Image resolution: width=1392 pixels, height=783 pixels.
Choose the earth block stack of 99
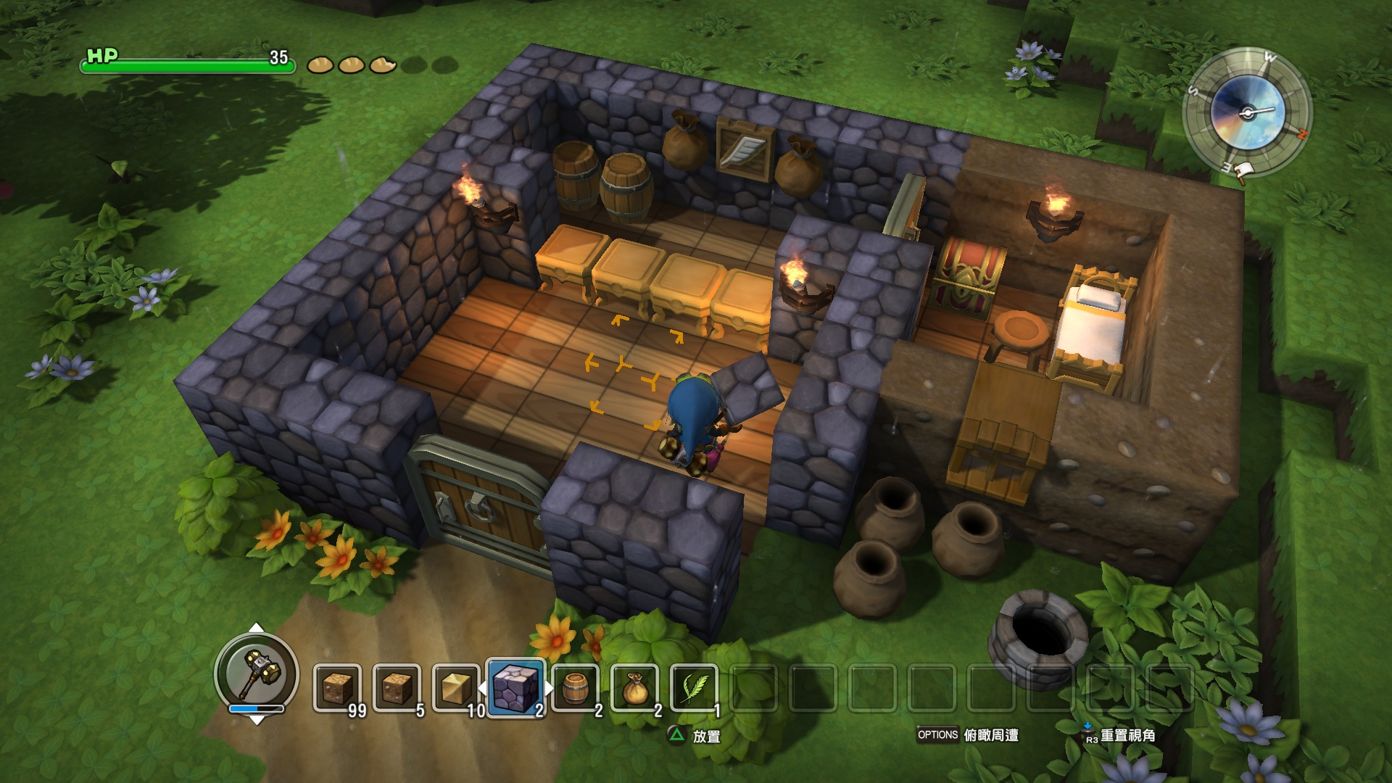(x=338, y=688)
